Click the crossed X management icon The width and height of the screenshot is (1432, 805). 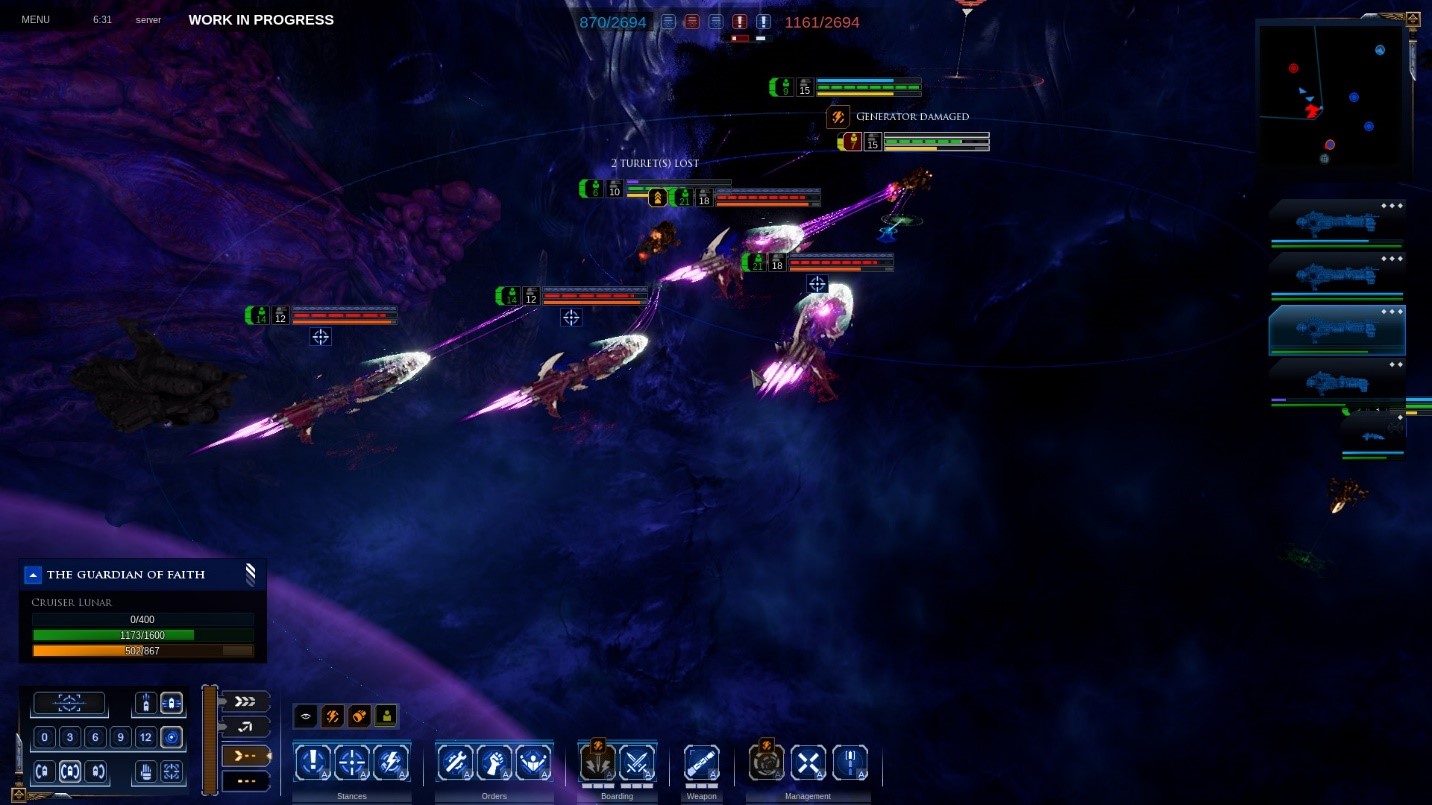click(808, 764)
